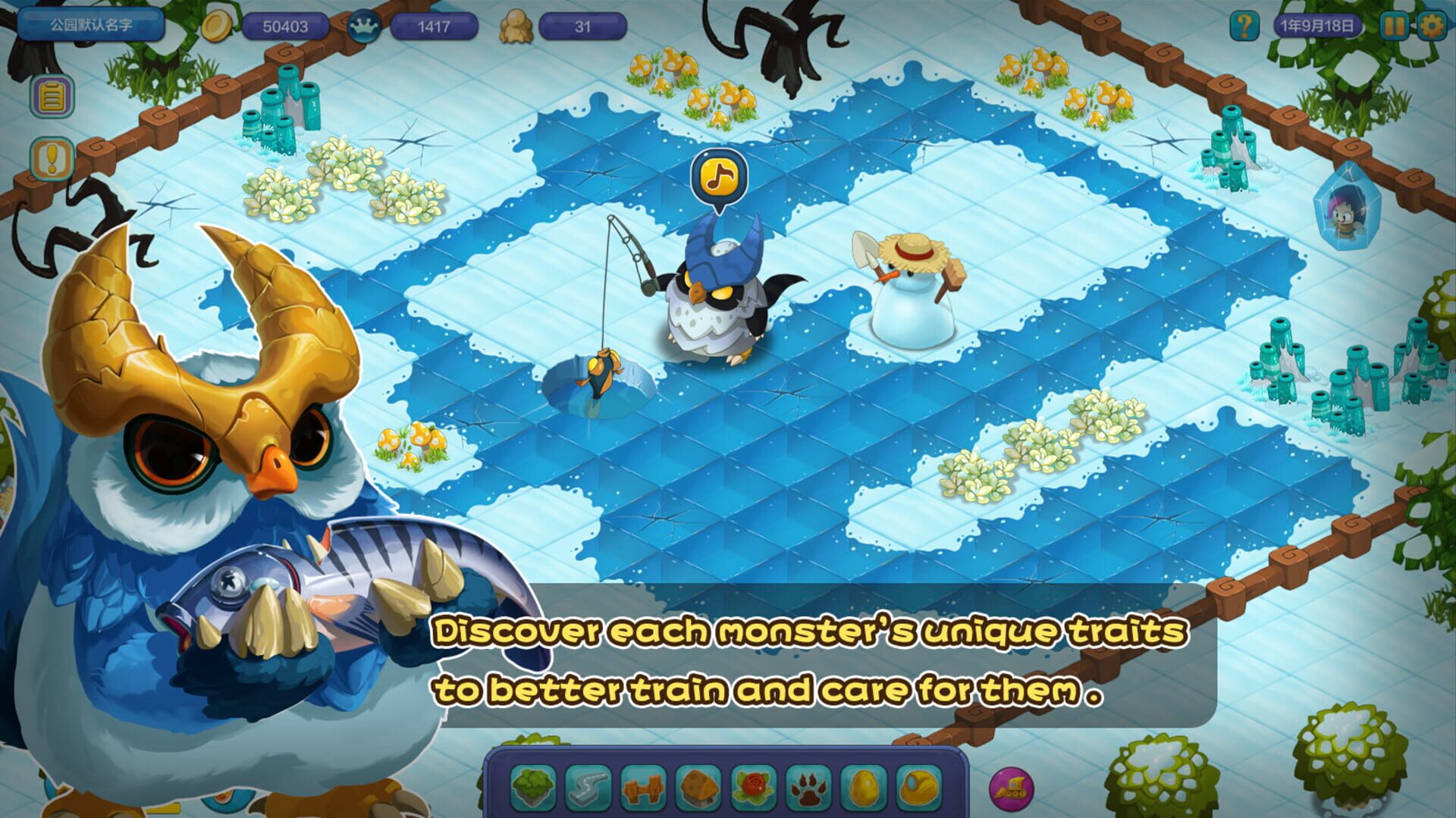This screenshot has width=1456, height=818.
Task: Select the grass terrain tile tool
Action: (x=535, y=788)
